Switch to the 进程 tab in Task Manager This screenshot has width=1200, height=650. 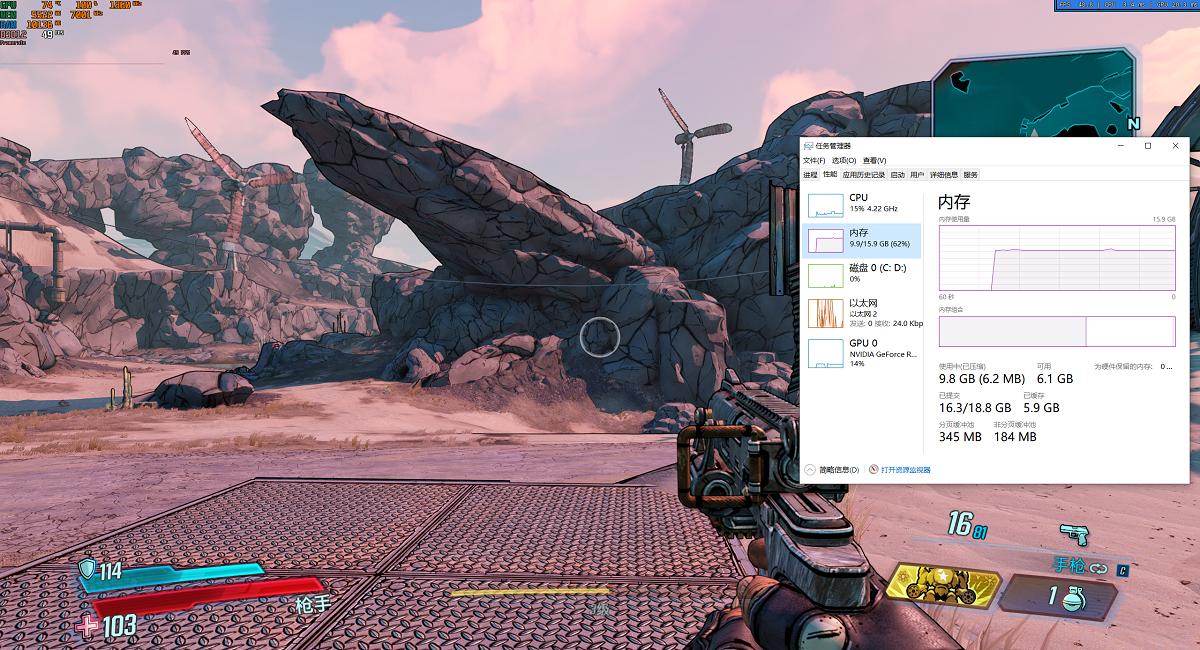coord(810,175)
